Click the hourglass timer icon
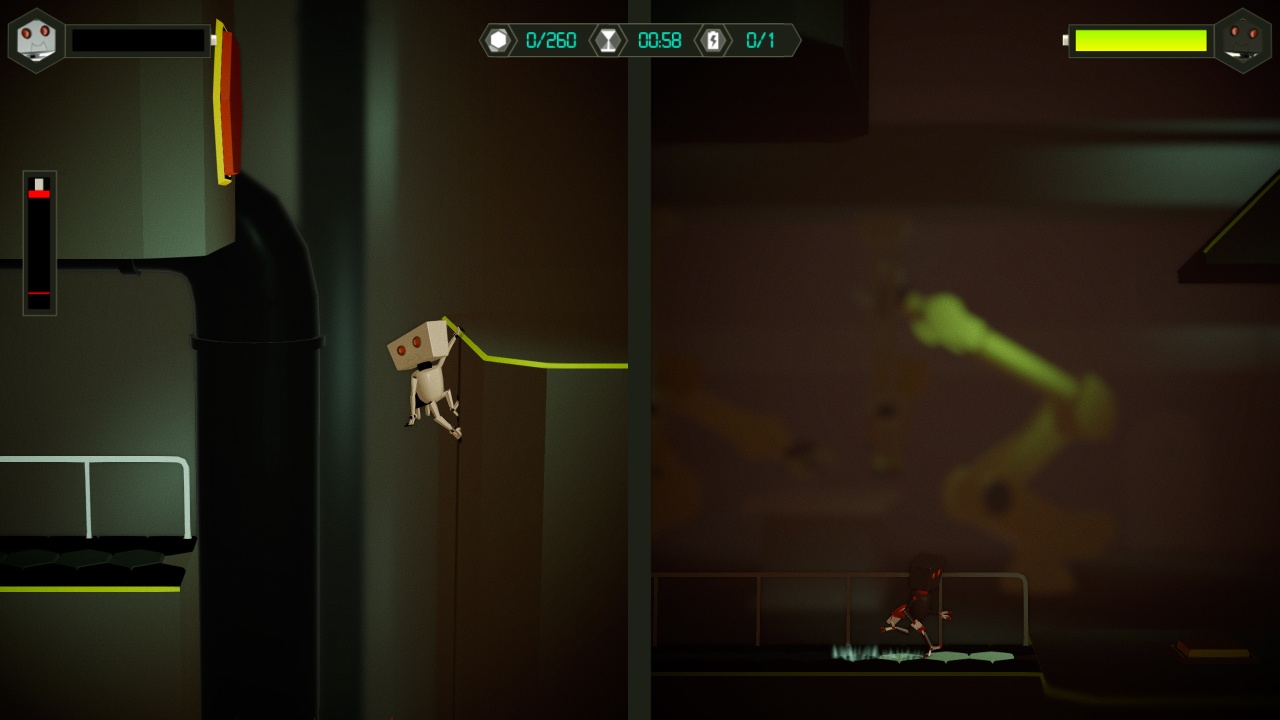Viewport: 1280px width, 720px height. coord(609,41)
